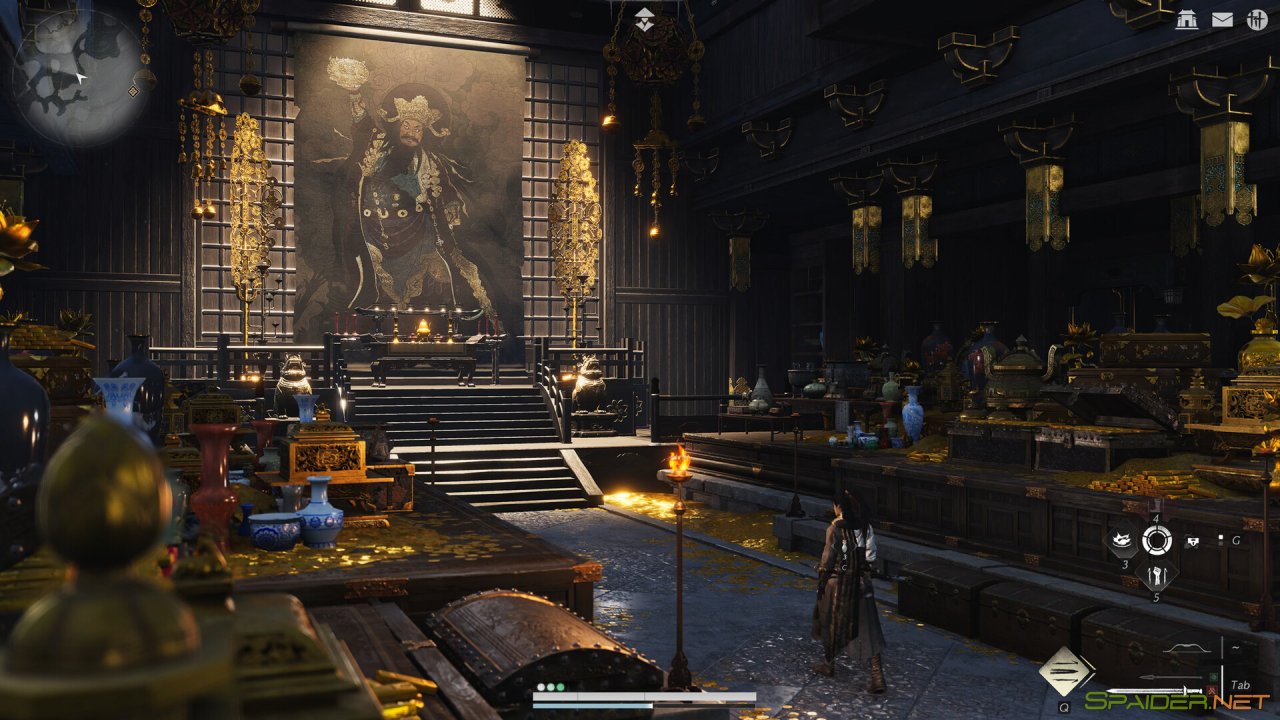The height and width of the screenshot is (720, 1280).
Task: Use the small pouch item slot
Action: click(1192, 541)
